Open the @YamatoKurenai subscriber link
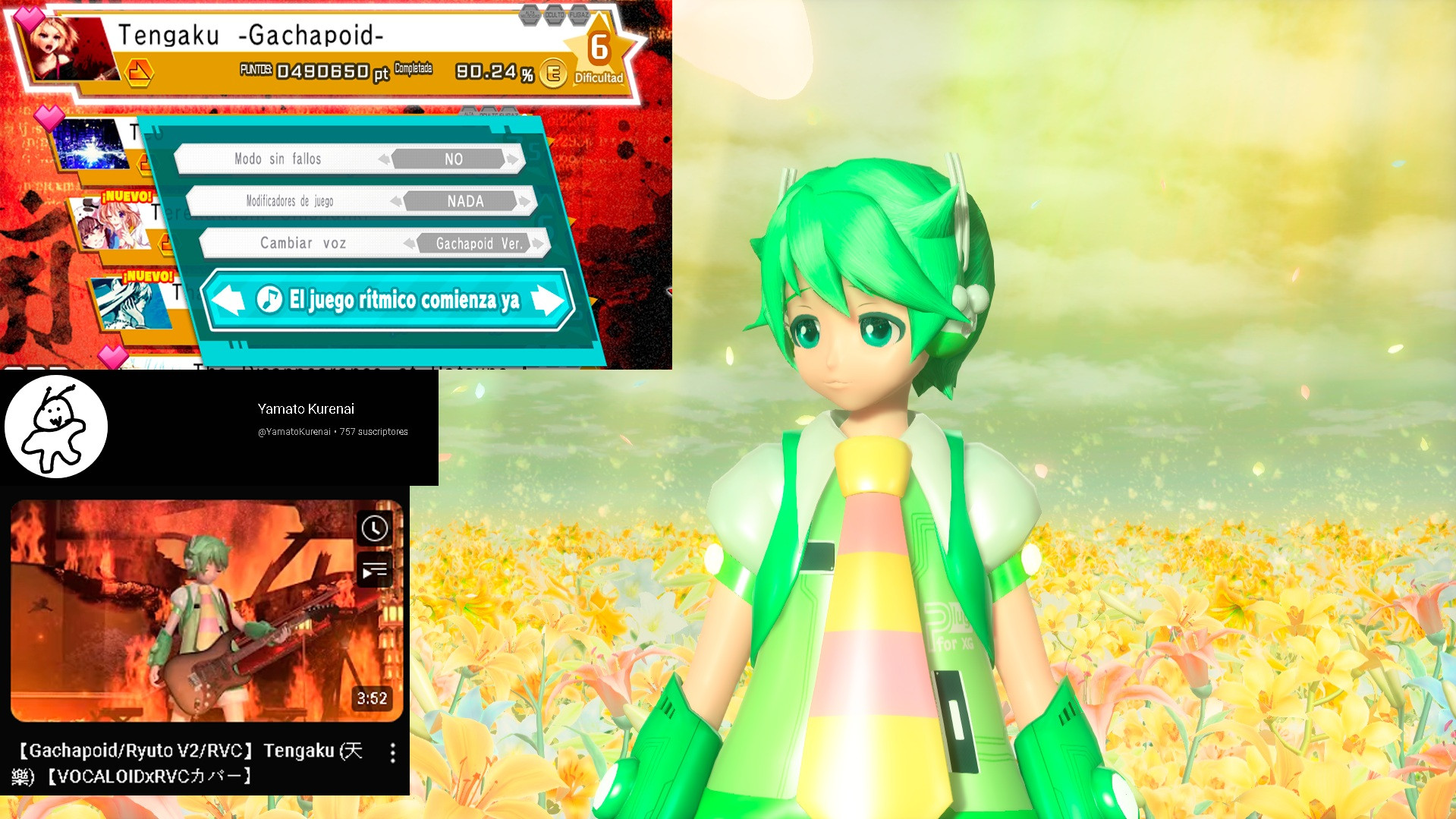Viewport: 1456px width, 819px height. point(295,431)
